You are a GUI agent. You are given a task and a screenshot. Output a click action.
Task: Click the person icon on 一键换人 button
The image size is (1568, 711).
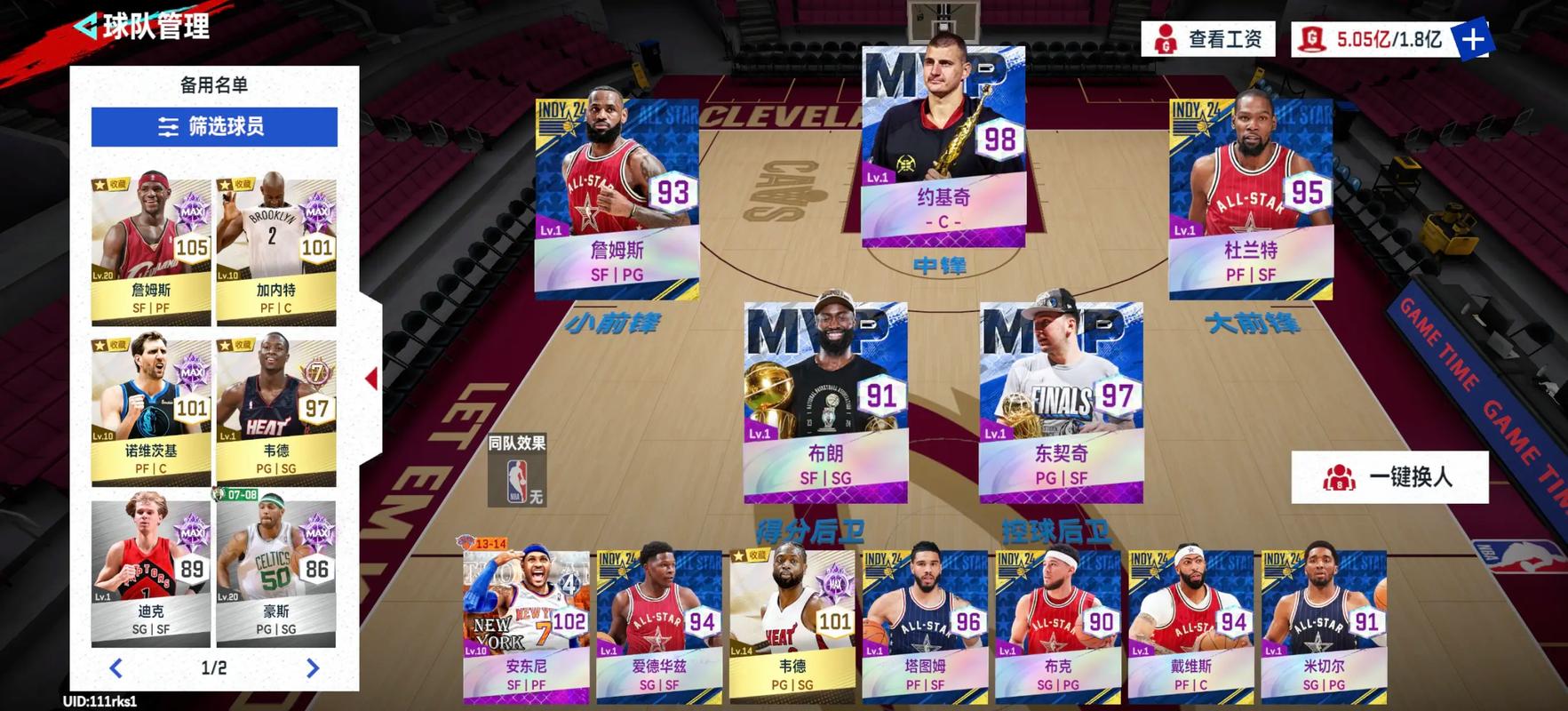[1341, 476]
